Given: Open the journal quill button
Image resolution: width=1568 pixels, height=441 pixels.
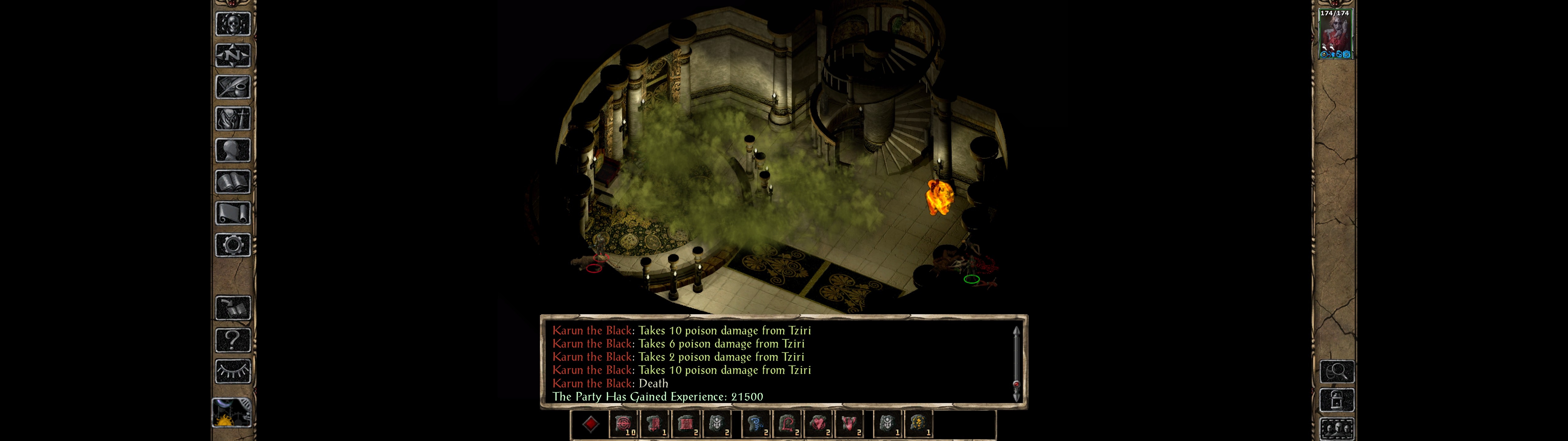Looking at the screenshot, I should (x=233, y=87).
